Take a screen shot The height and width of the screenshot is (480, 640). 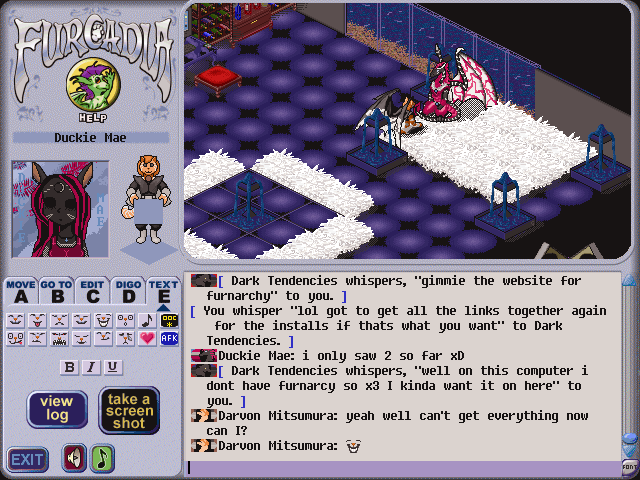coord(129,409)
